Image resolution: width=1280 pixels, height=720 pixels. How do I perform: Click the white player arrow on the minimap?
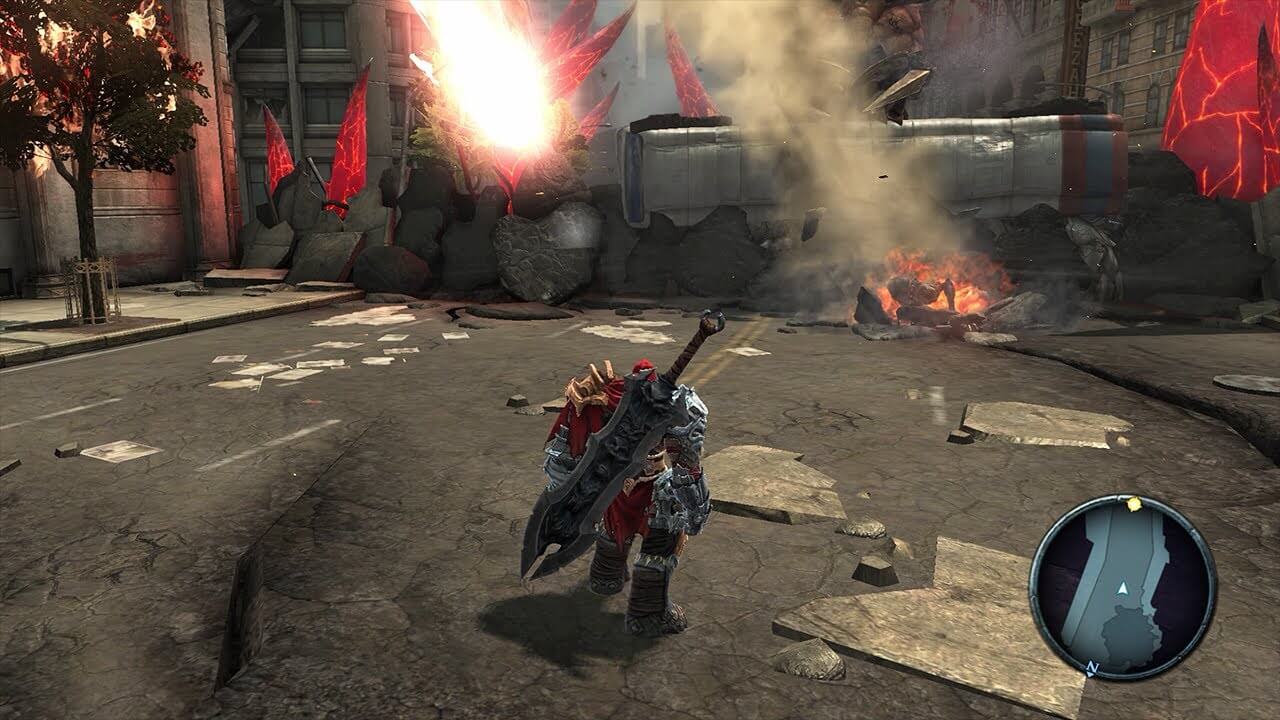[1123, 590]
